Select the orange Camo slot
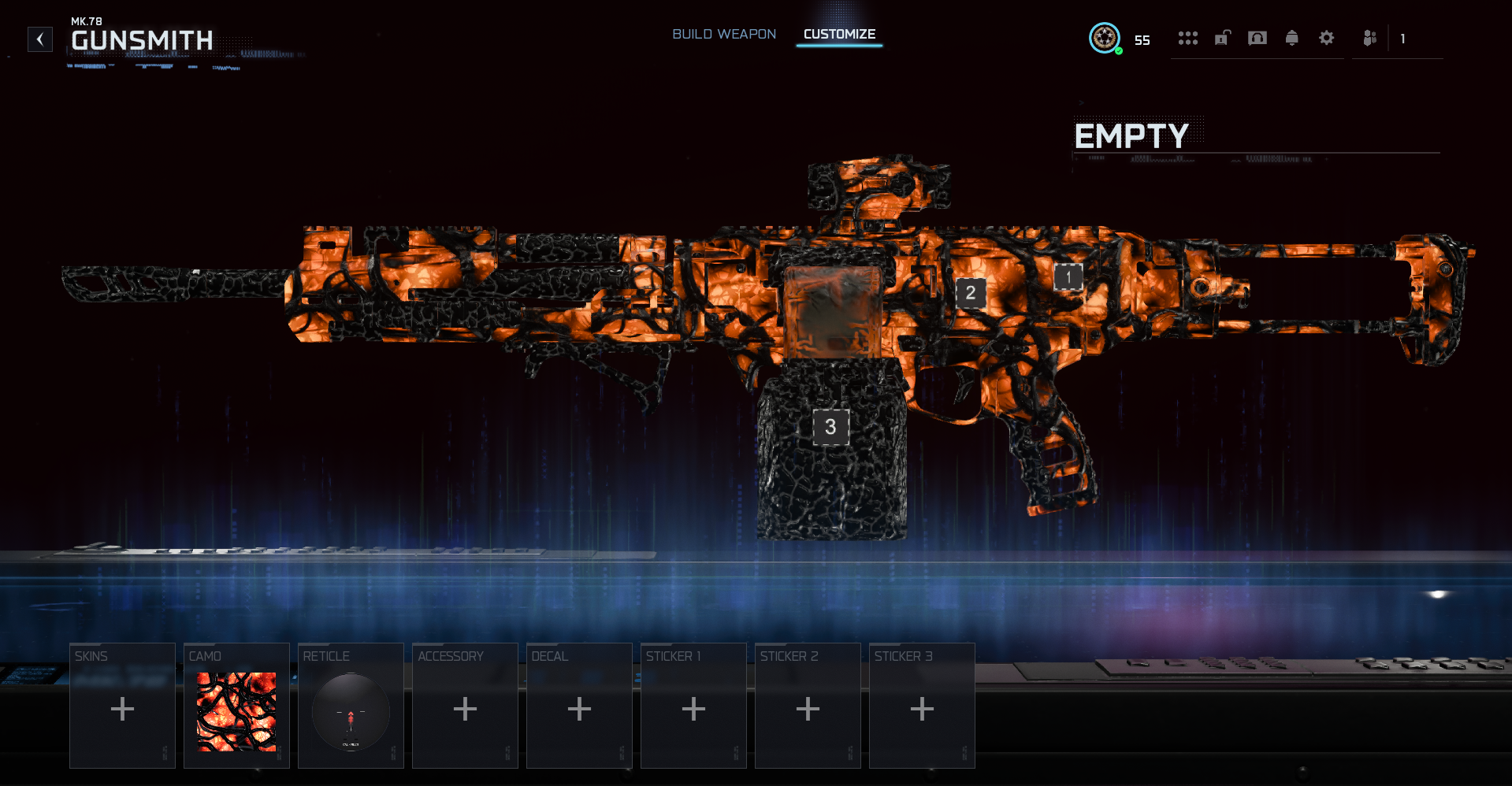1512x786 pixels. (x=236, y=706)
